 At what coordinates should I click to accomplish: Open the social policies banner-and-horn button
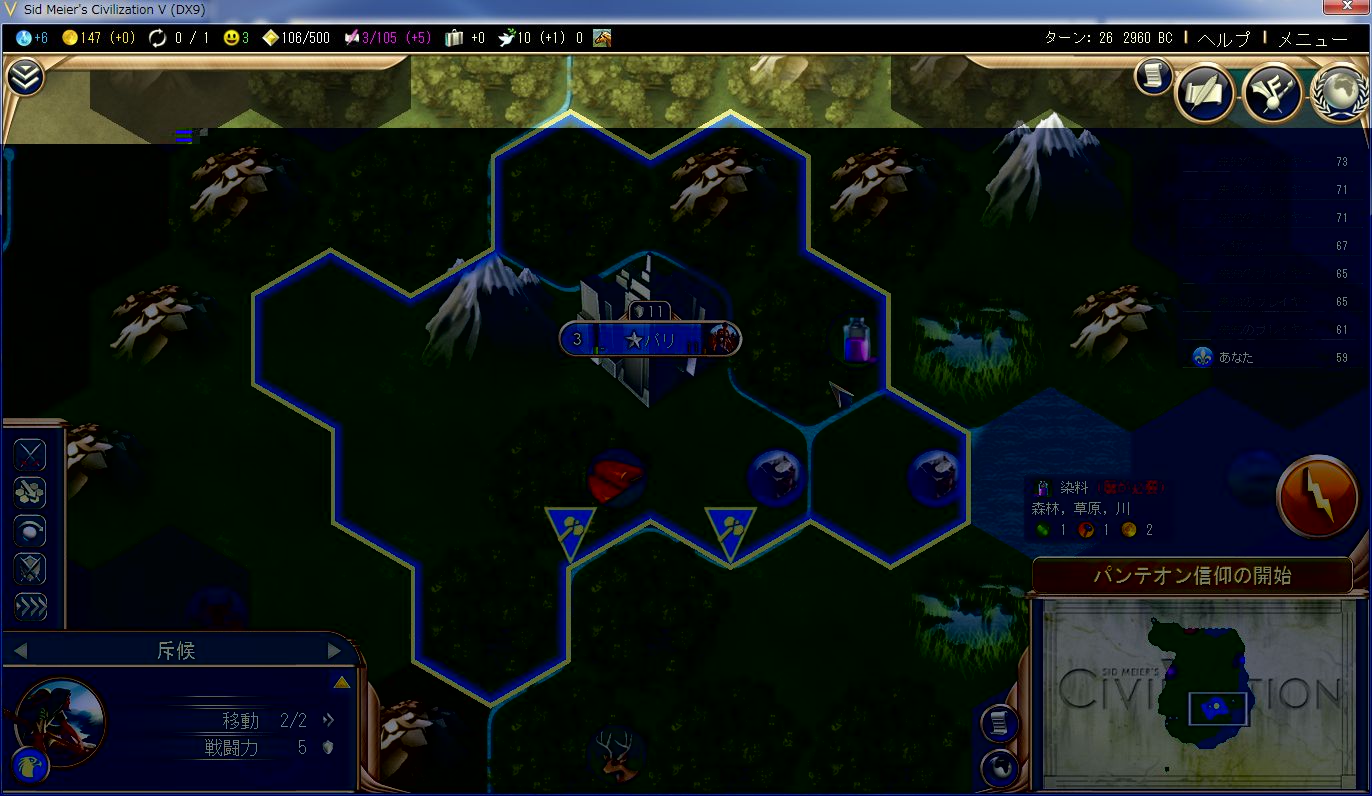[x=1272, y=95]
